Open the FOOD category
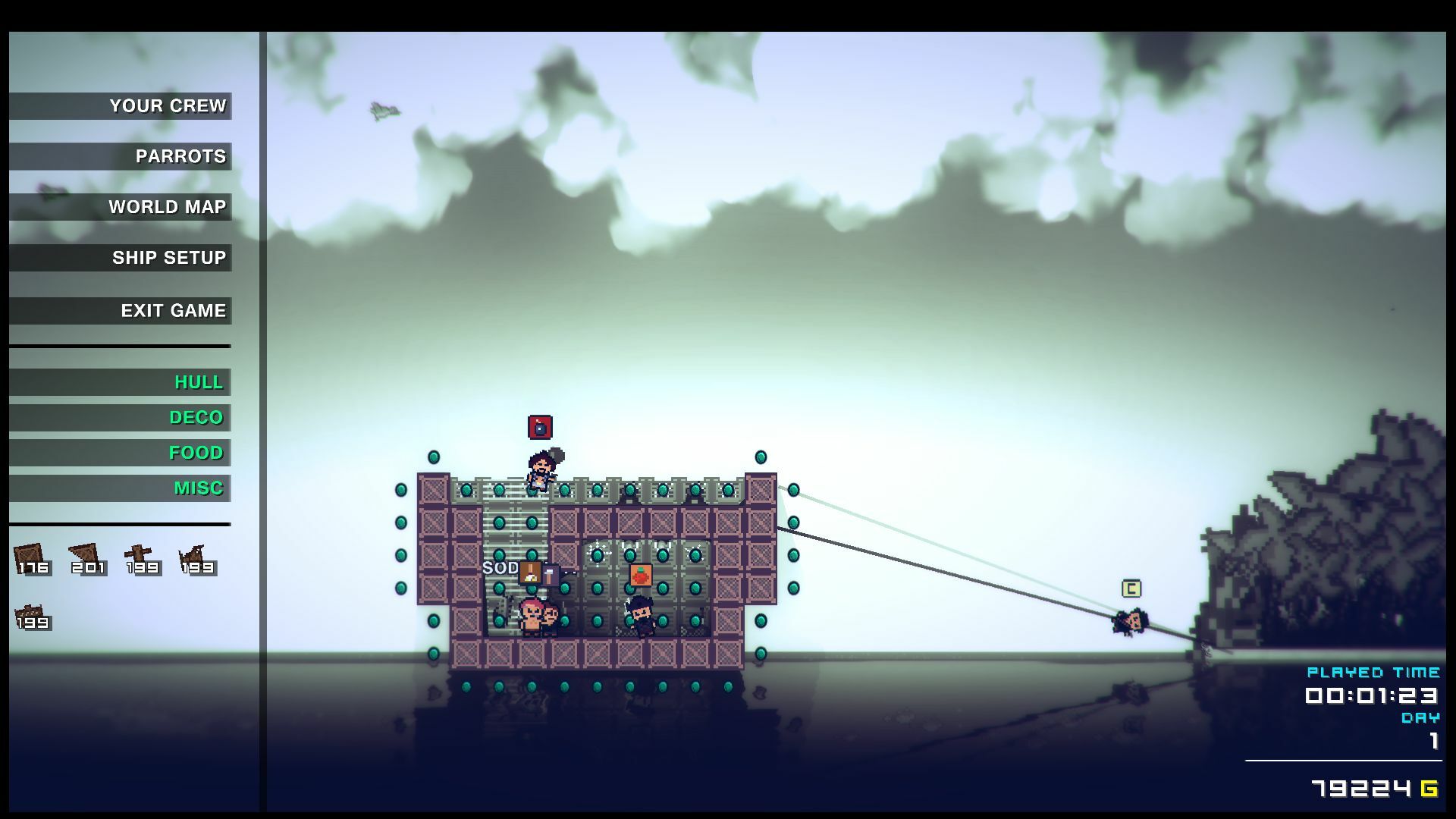Viewport: 1456px width, 819px height. tap(196, 453)
